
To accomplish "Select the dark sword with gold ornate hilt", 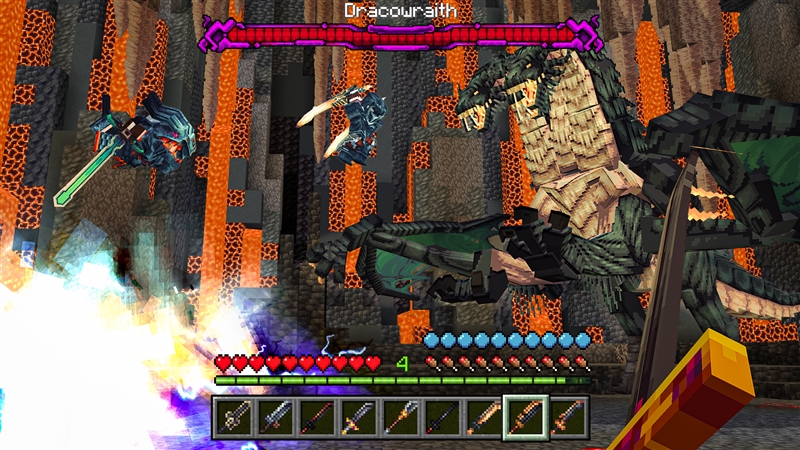I will [x=234, y=416].
